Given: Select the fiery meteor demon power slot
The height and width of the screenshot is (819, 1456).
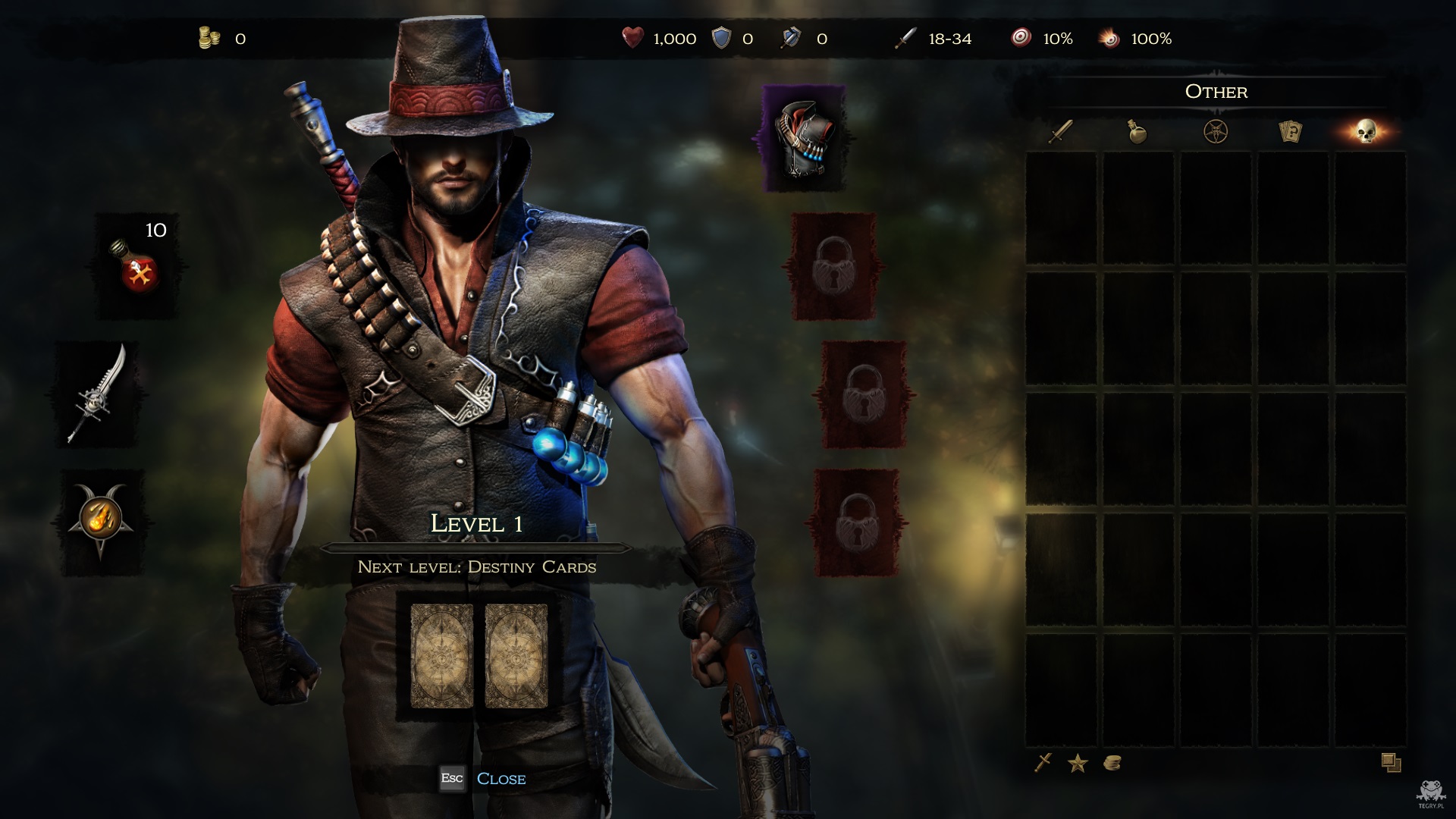Looking at the screenshot, I should click(100, 522).
